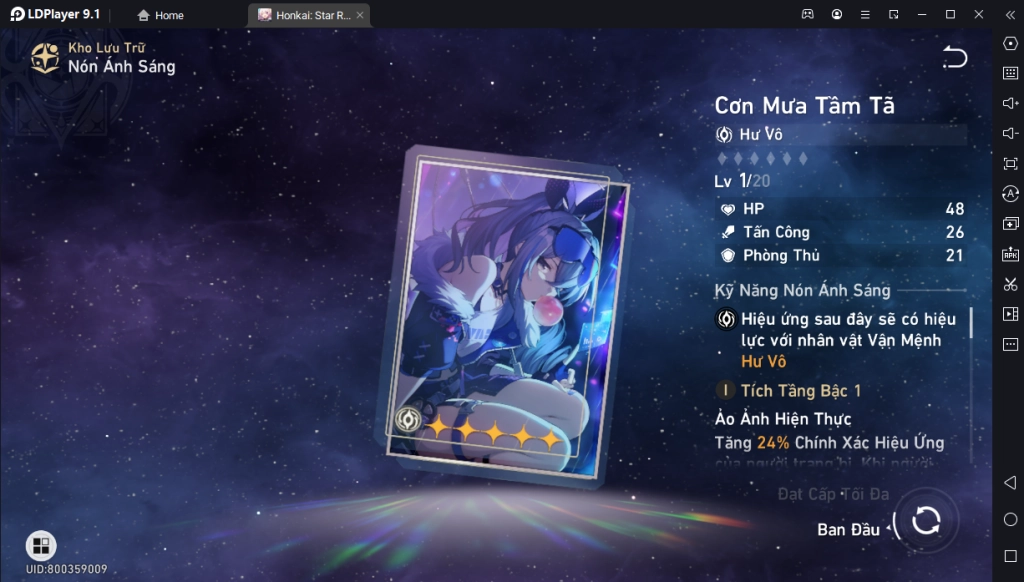1024x582 pixels.
Task: Close the Honkai: Star Rail tab
Action: (360, 15)
